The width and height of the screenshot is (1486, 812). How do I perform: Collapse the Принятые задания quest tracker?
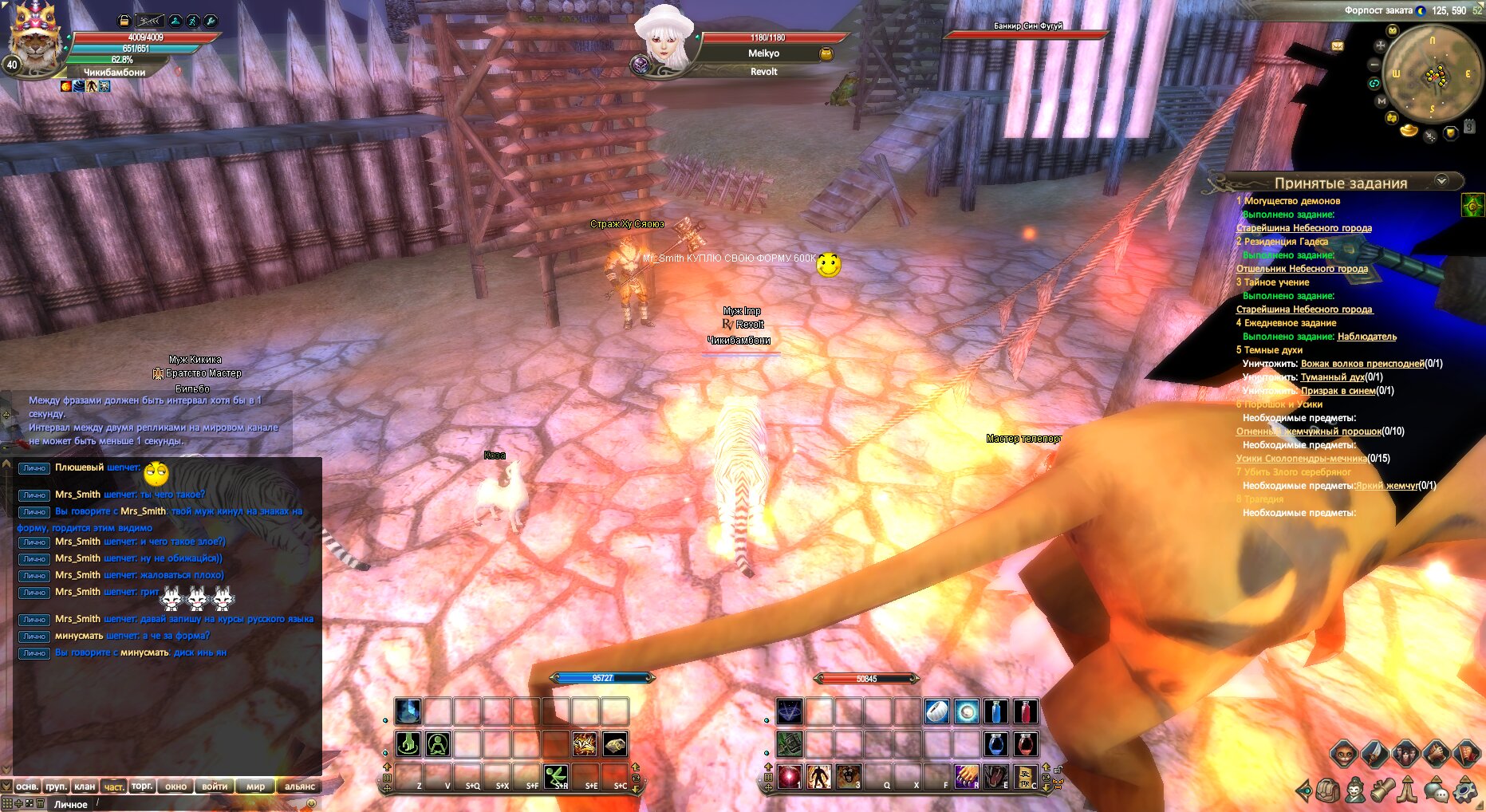[x=1441, y=181]
